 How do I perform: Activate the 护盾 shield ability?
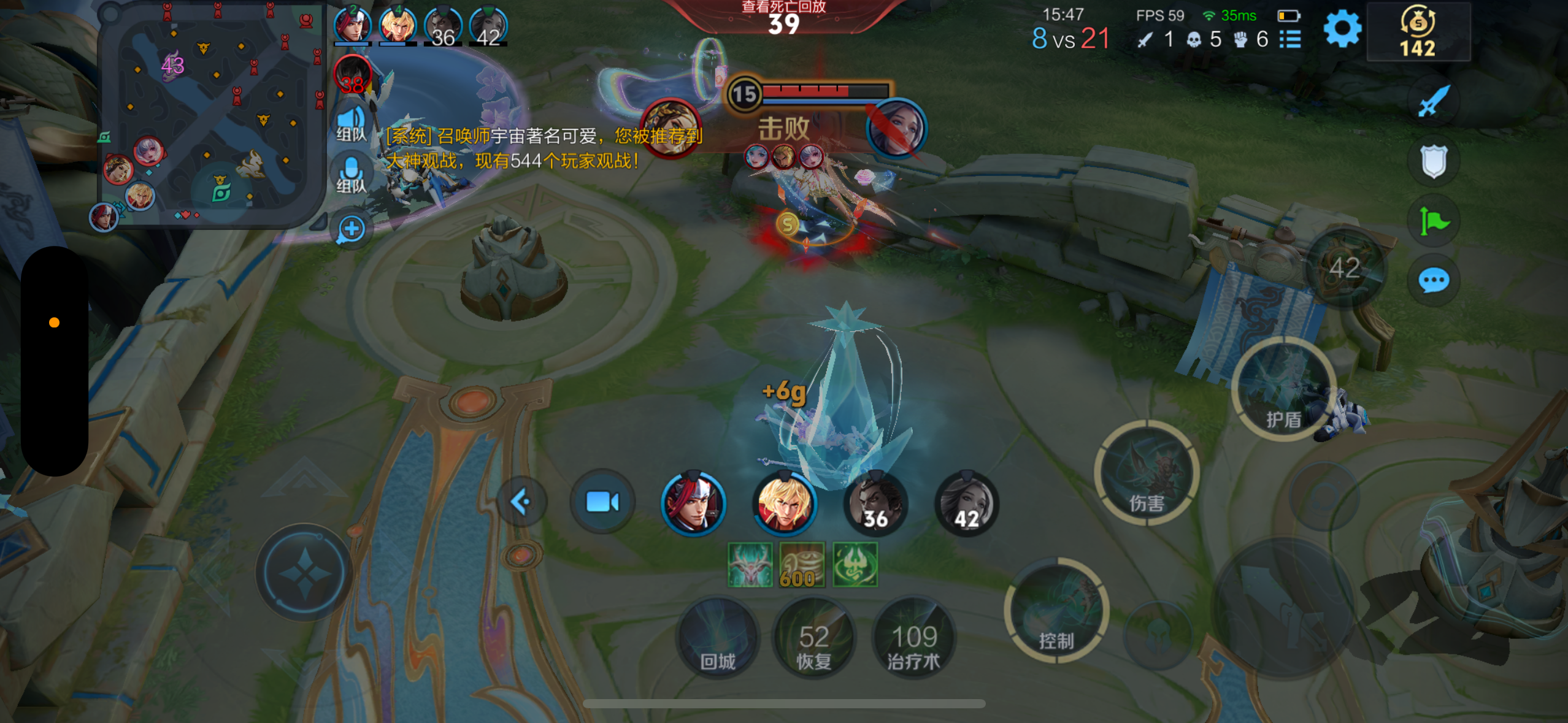[1283, 389]
